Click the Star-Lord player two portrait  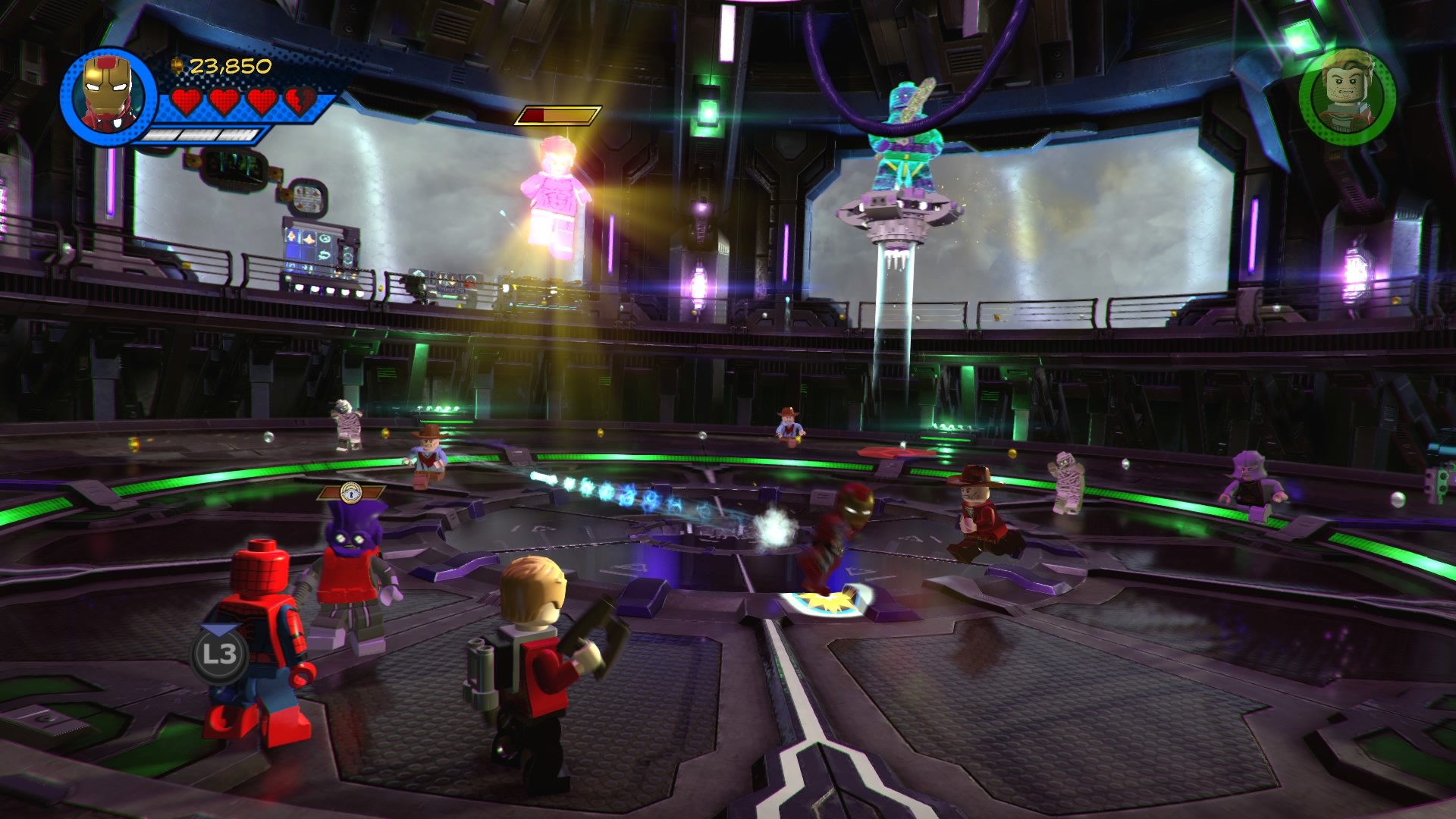pyautogui.click(x=1348, y=96)
